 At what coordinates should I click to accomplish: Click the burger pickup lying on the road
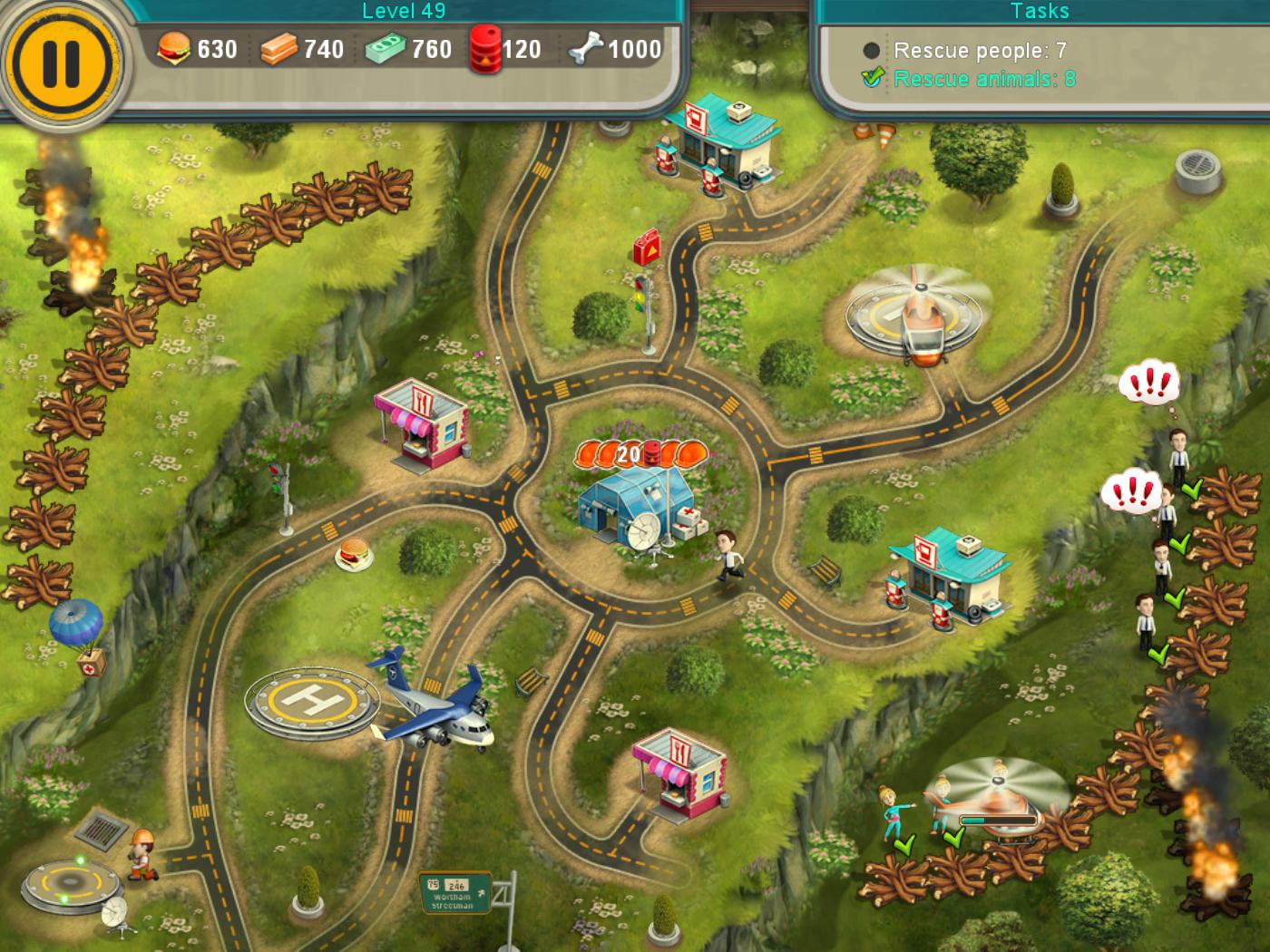tap(352, 551)
